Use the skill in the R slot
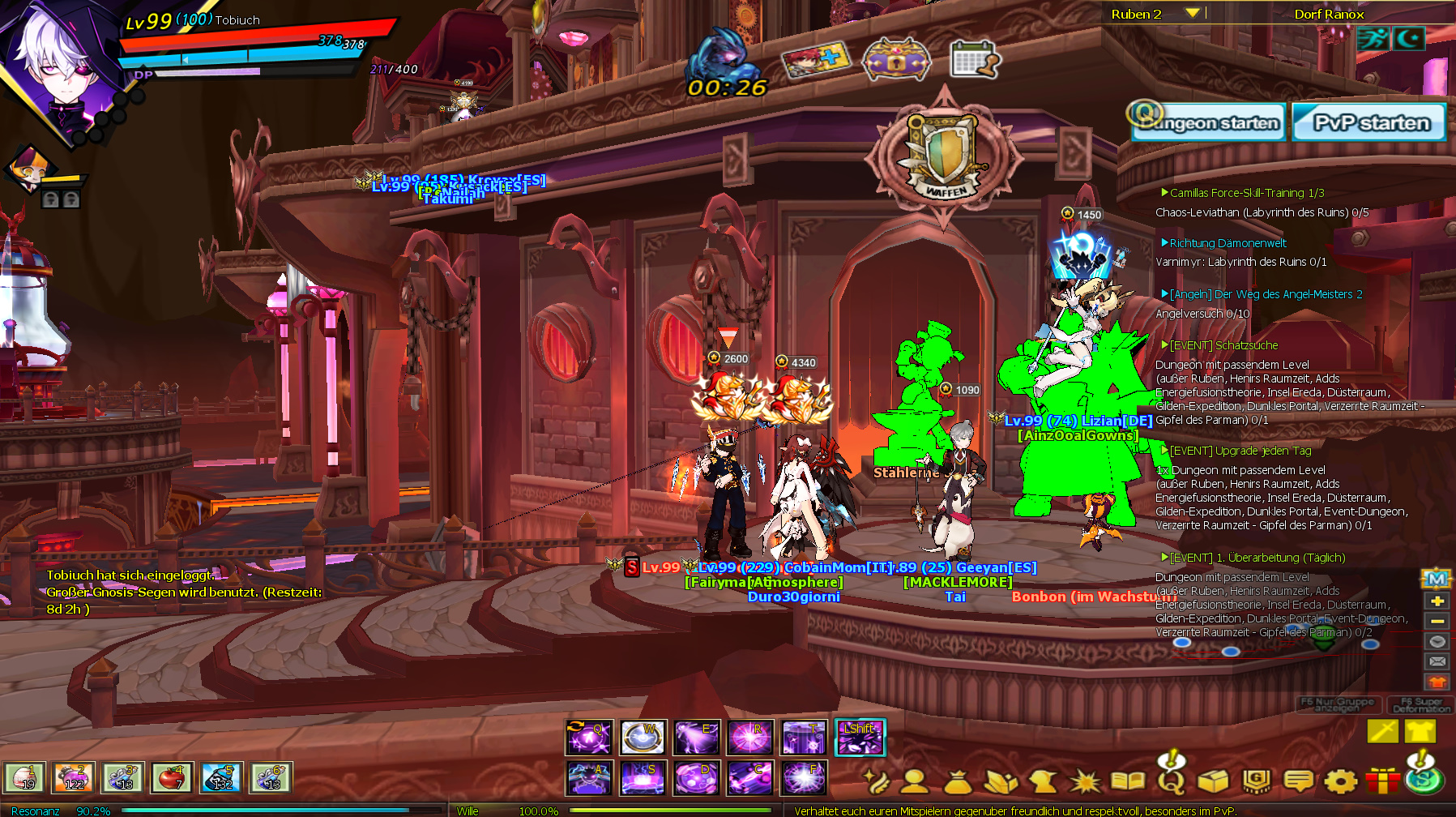Image resolution: width=1456 pixels, height=817 pixels. click(749, 738)
